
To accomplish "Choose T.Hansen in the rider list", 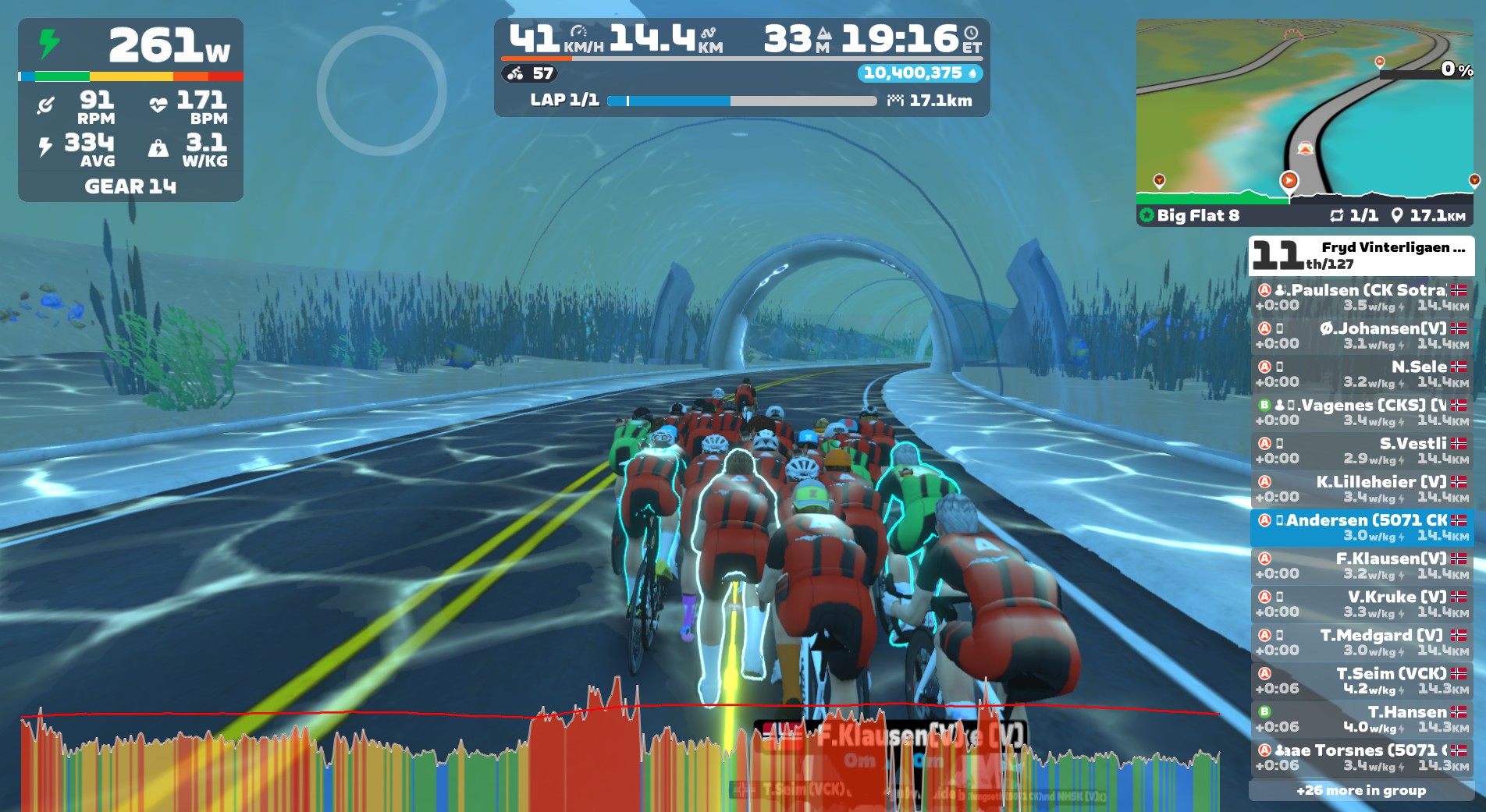I will (x=1361, y=718).
